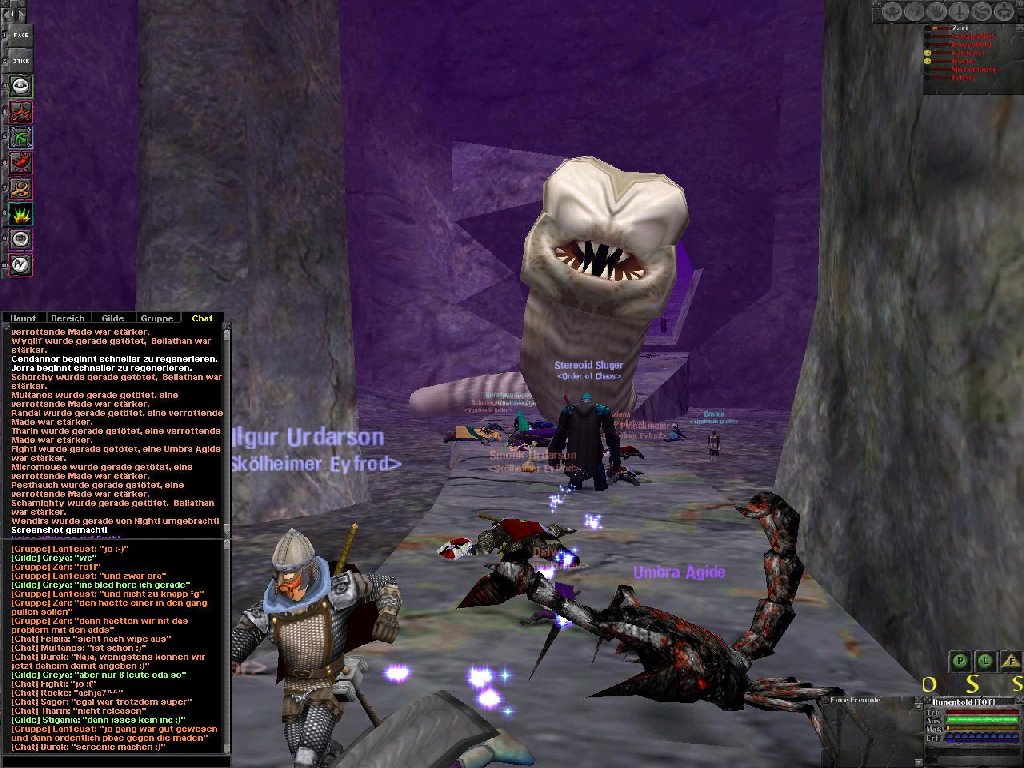Use the glowing green-yellow burst ability

pos(21,213)
